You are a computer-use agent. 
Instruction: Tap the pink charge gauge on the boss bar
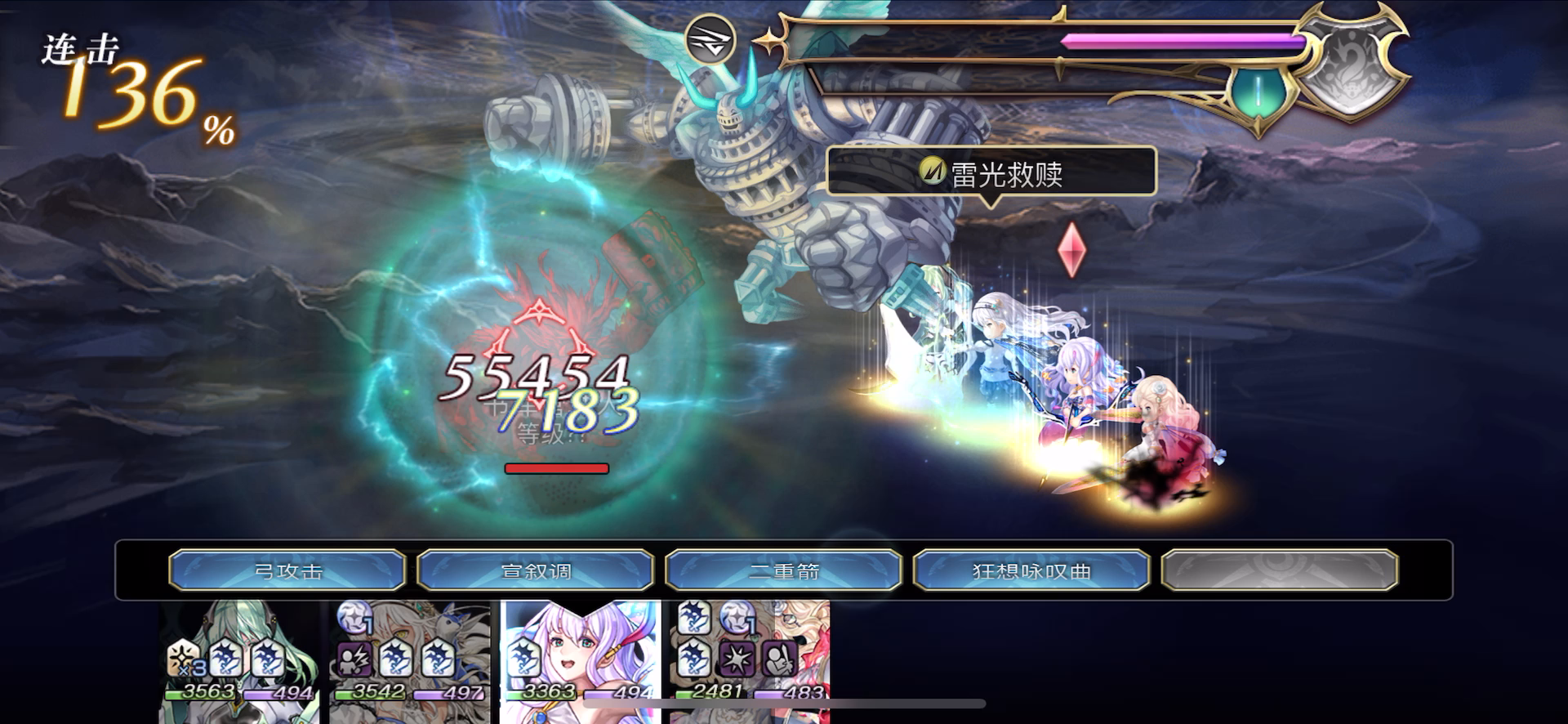click(x=1176, y=39)
